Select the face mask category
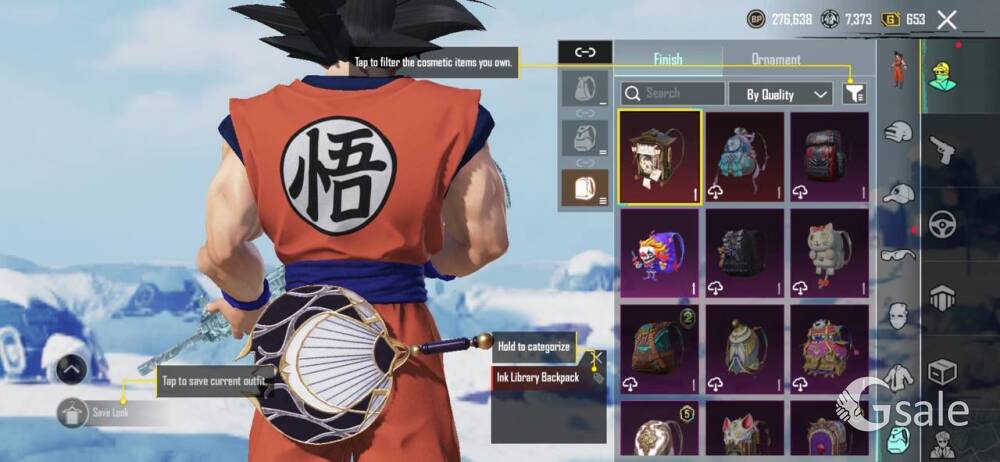Image resolution: width=1000 pixels, height=462 pixels. 898,316
